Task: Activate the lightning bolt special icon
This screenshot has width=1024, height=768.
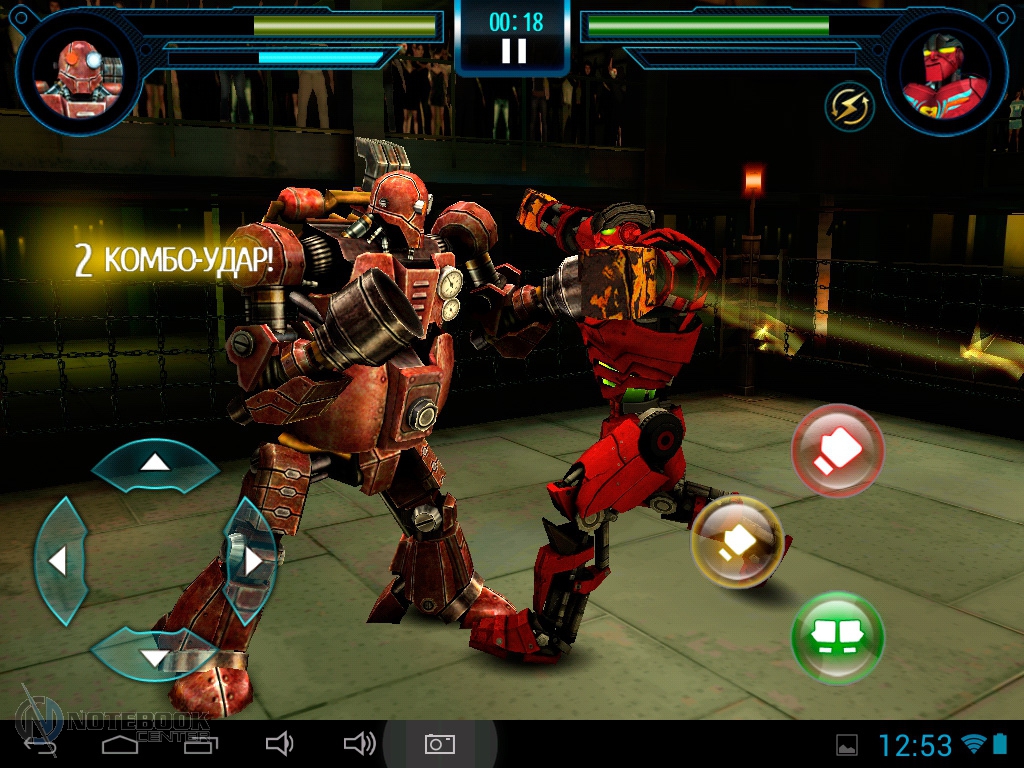Action: click(x=850, y=105)
